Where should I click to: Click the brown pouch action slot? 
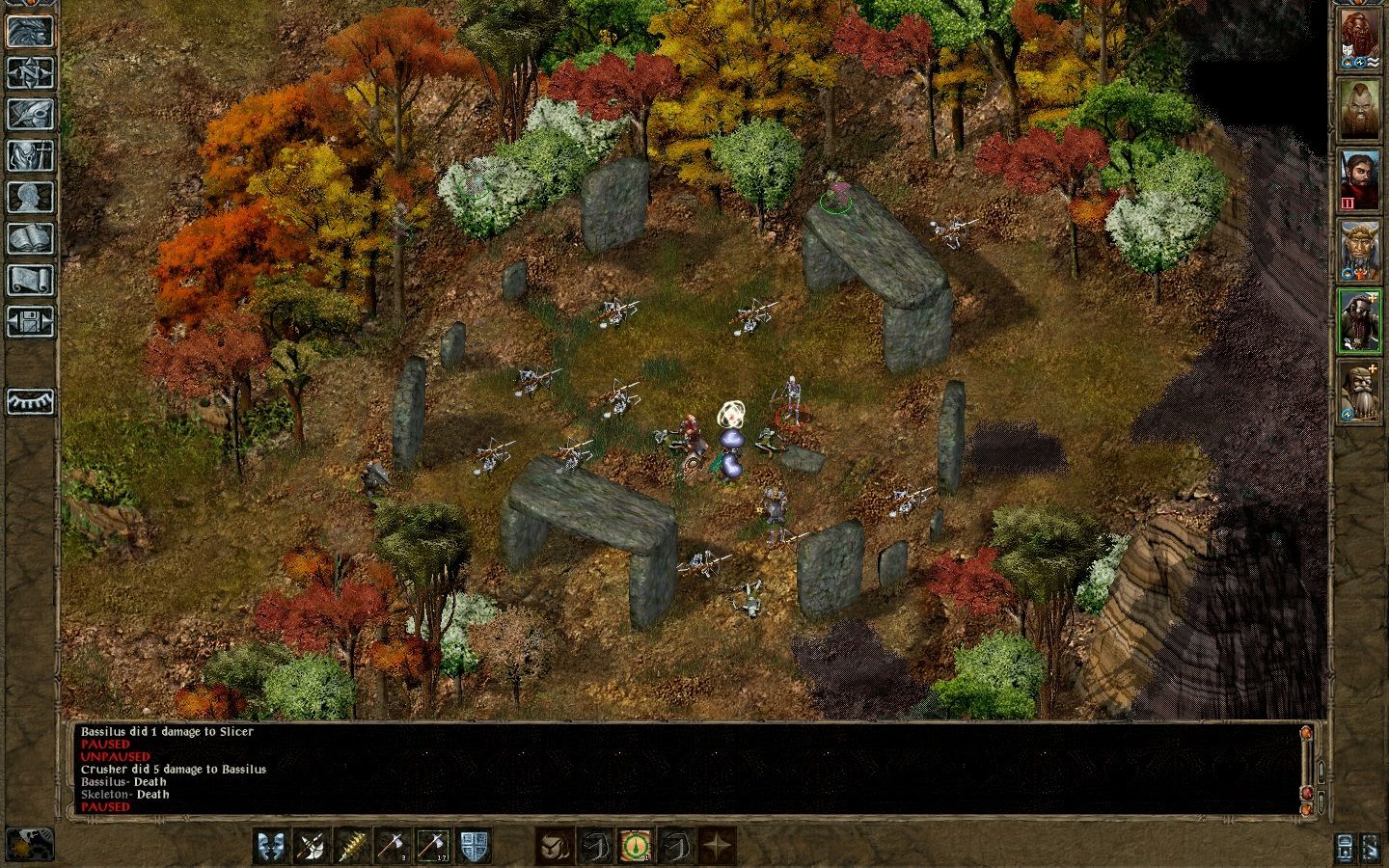tap(554, 847)
